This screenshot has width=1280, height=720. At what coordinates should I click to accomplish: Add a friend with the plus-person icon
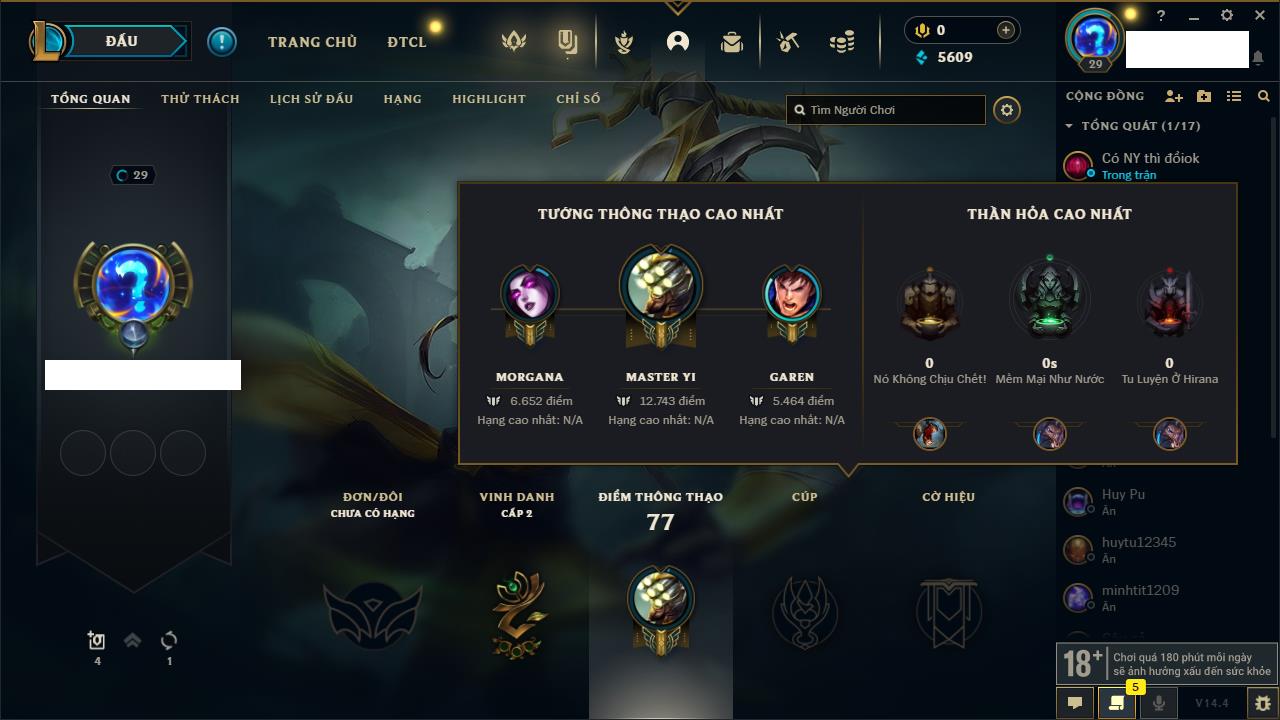tap(1174, 96)
